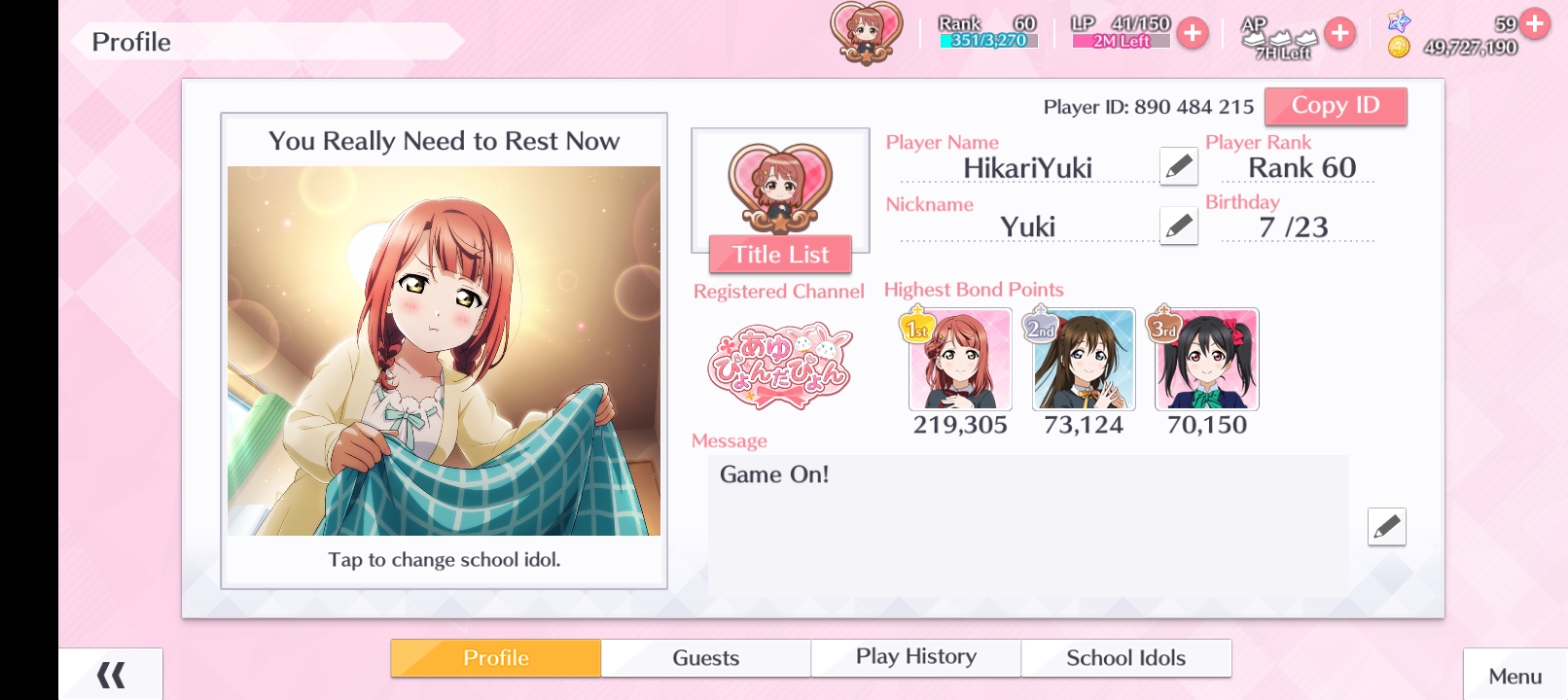This screenshot has height=700, width=1568.
Task: Tap the school idol card to change it
Action: coord(444,351)
